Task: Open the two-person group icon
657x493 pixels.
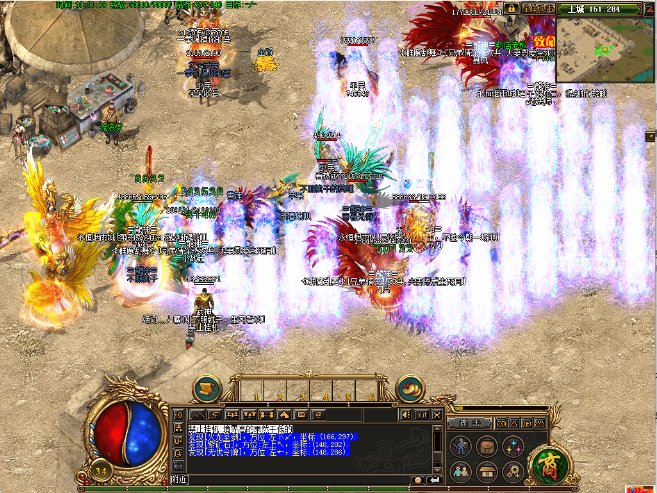Action: 462,469
